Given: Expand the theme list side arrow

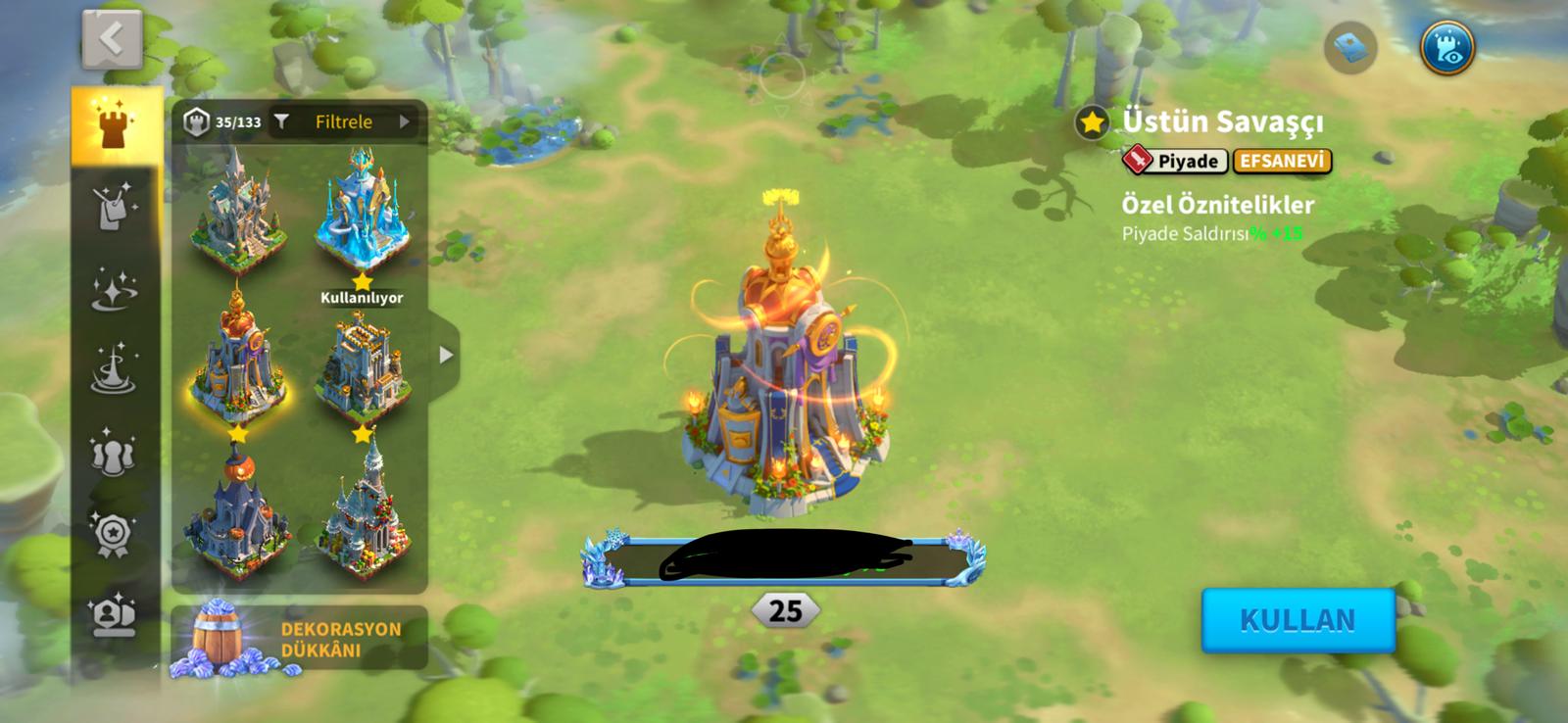Looking at the screenshot, I should click(x=446, y=355).
